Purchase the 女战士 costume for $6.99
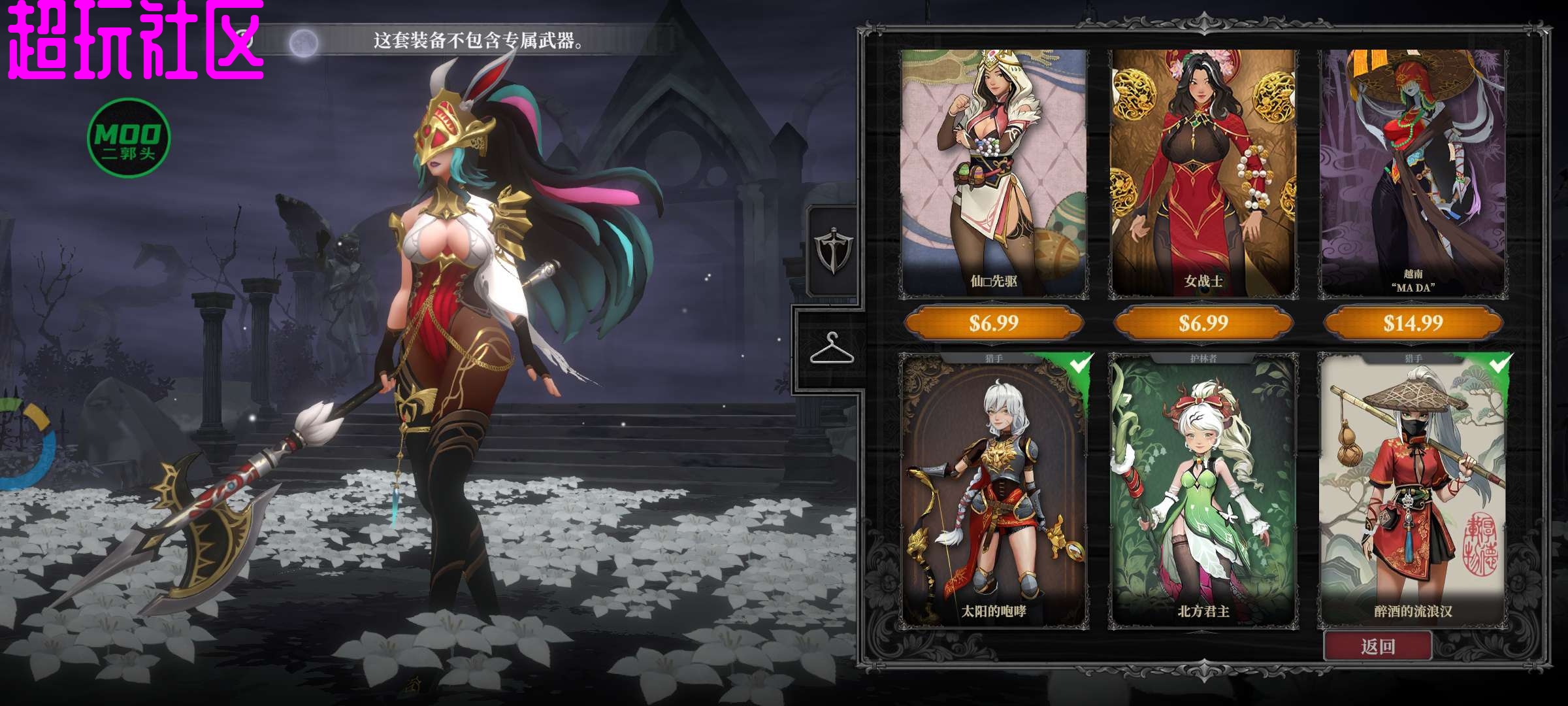The image size is (1568, 706). pos(1203,323)
